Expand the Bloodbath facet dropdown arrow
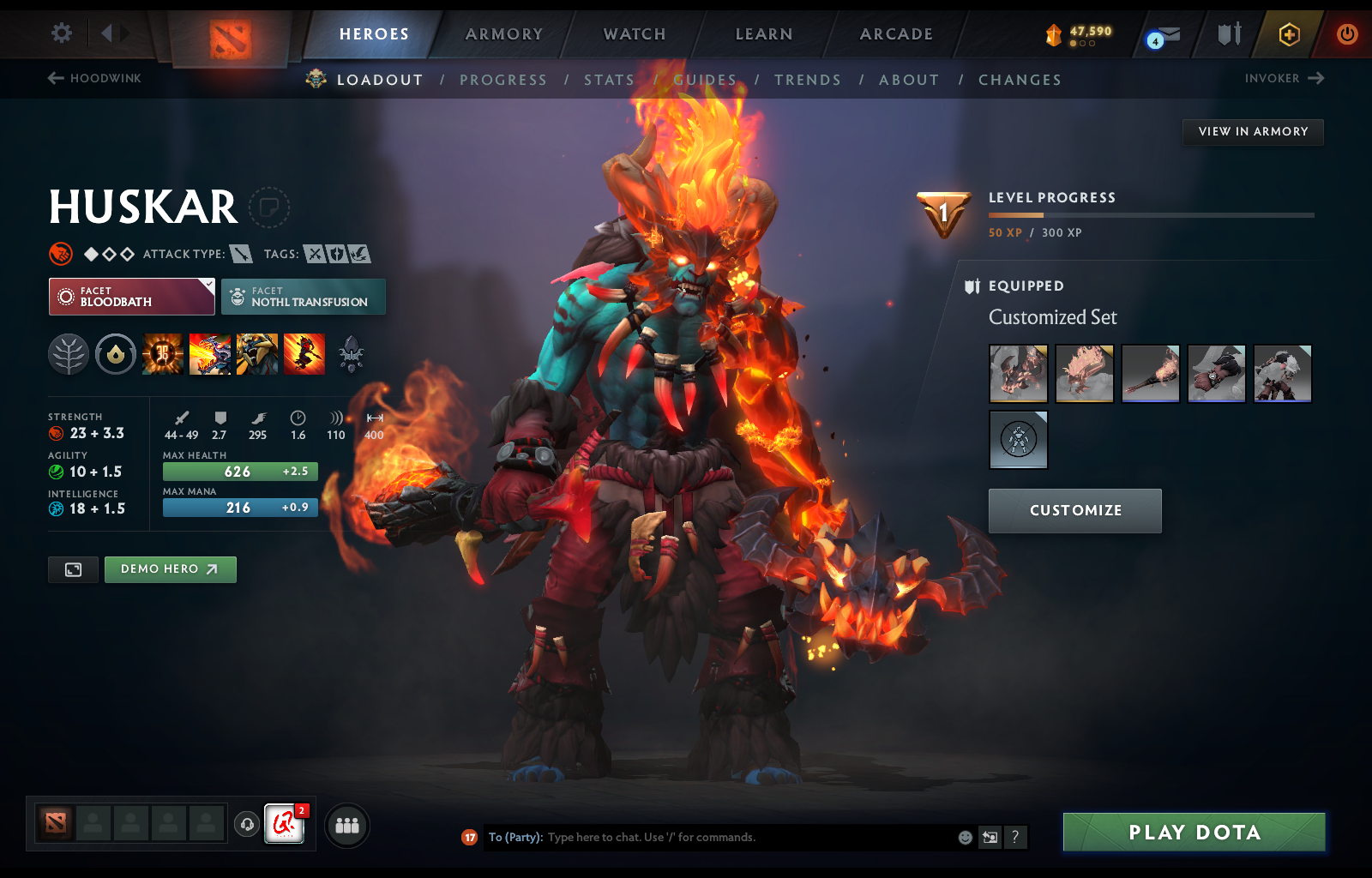Image resolution: width=1372 pixels, height=878 pixels. [x=208, y=282]
